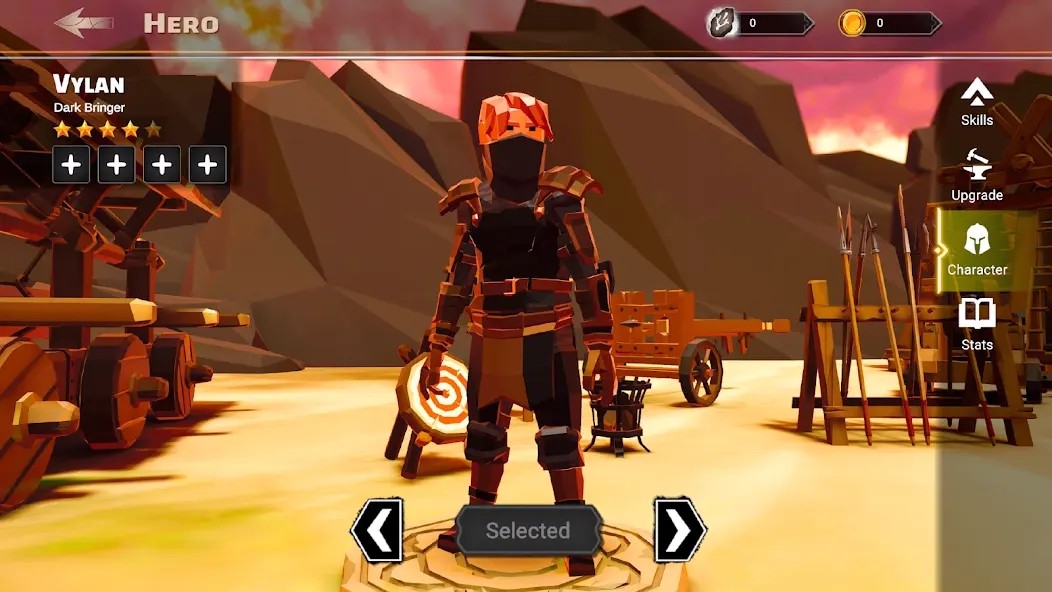Viewport: 1052px width, 592px height.
Task: Switch to the Upgrade tab
Action: pyautogui.click(x=977, y=176)
